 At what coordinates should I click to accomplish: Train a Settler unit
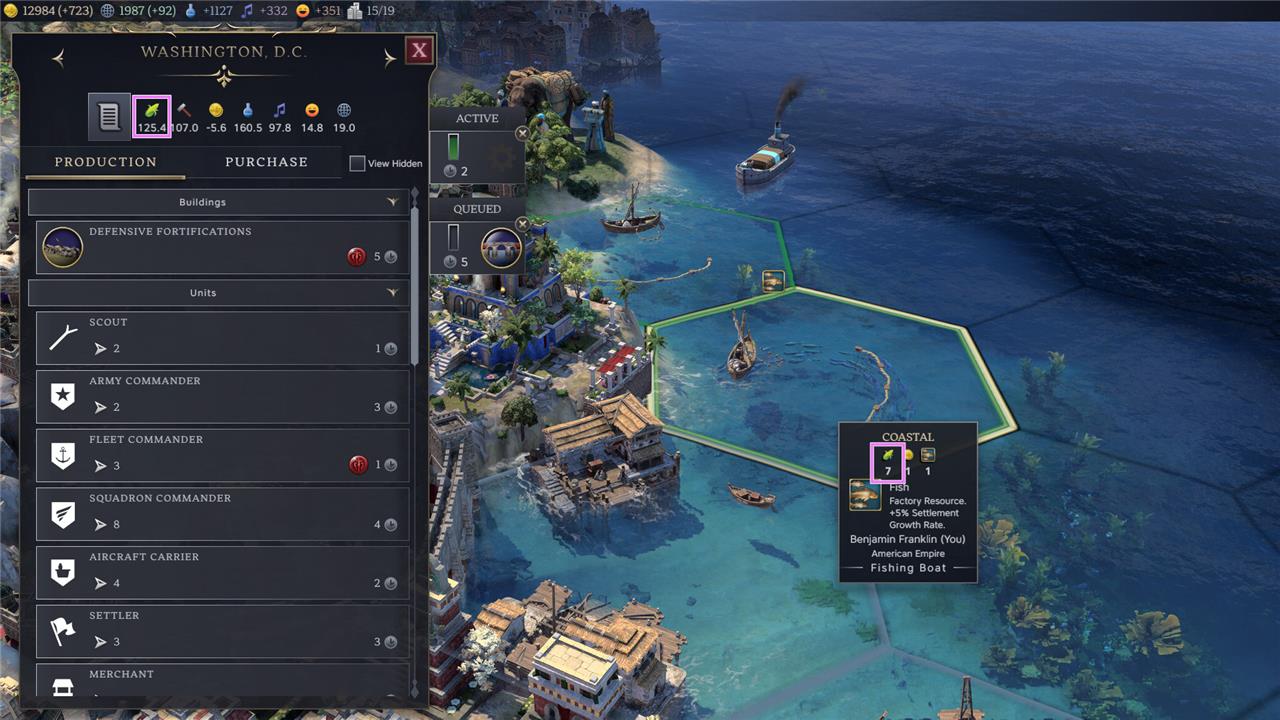point(222,630)
